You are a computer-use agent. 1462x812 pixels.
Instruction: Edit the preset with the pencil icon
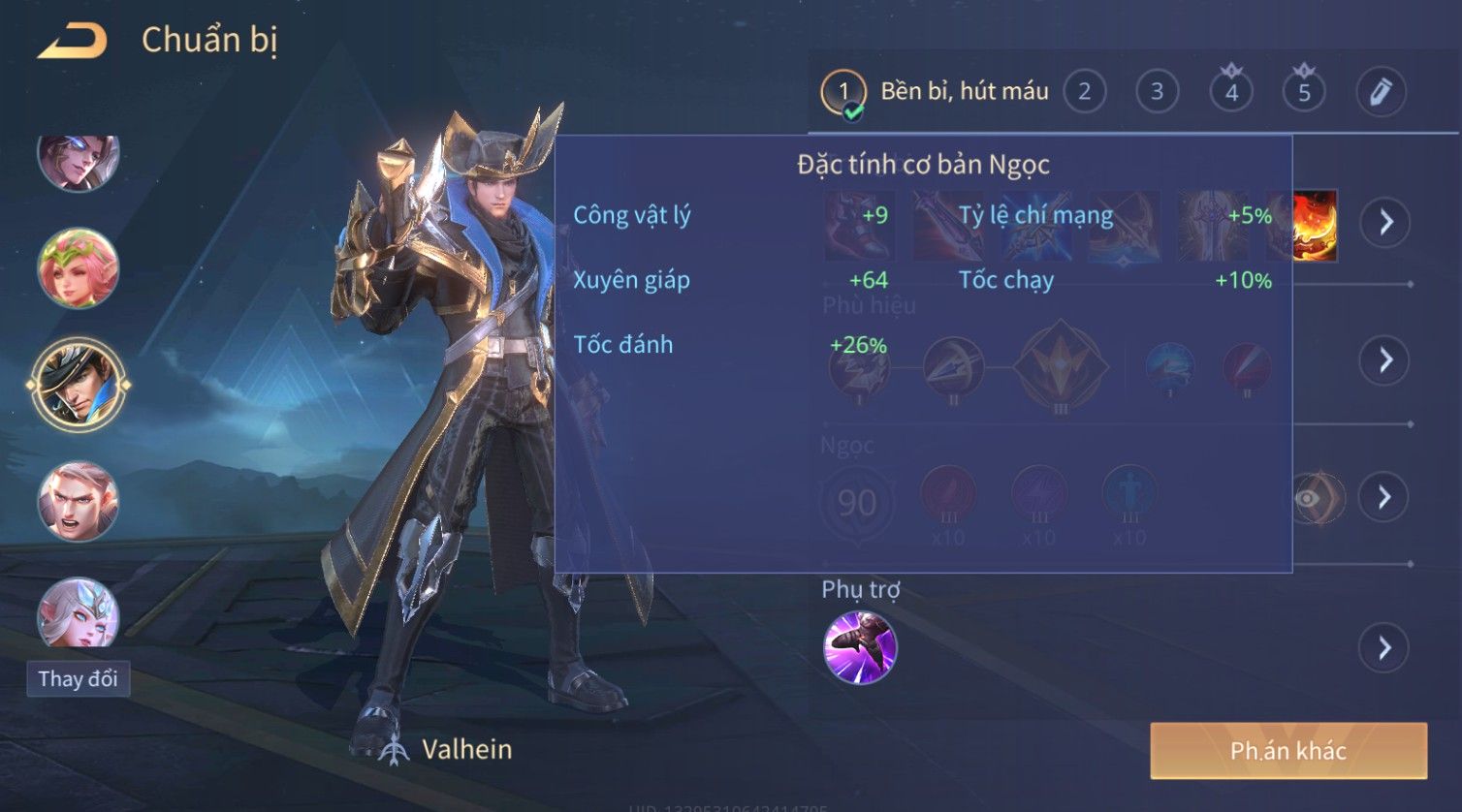[1381, 92]
